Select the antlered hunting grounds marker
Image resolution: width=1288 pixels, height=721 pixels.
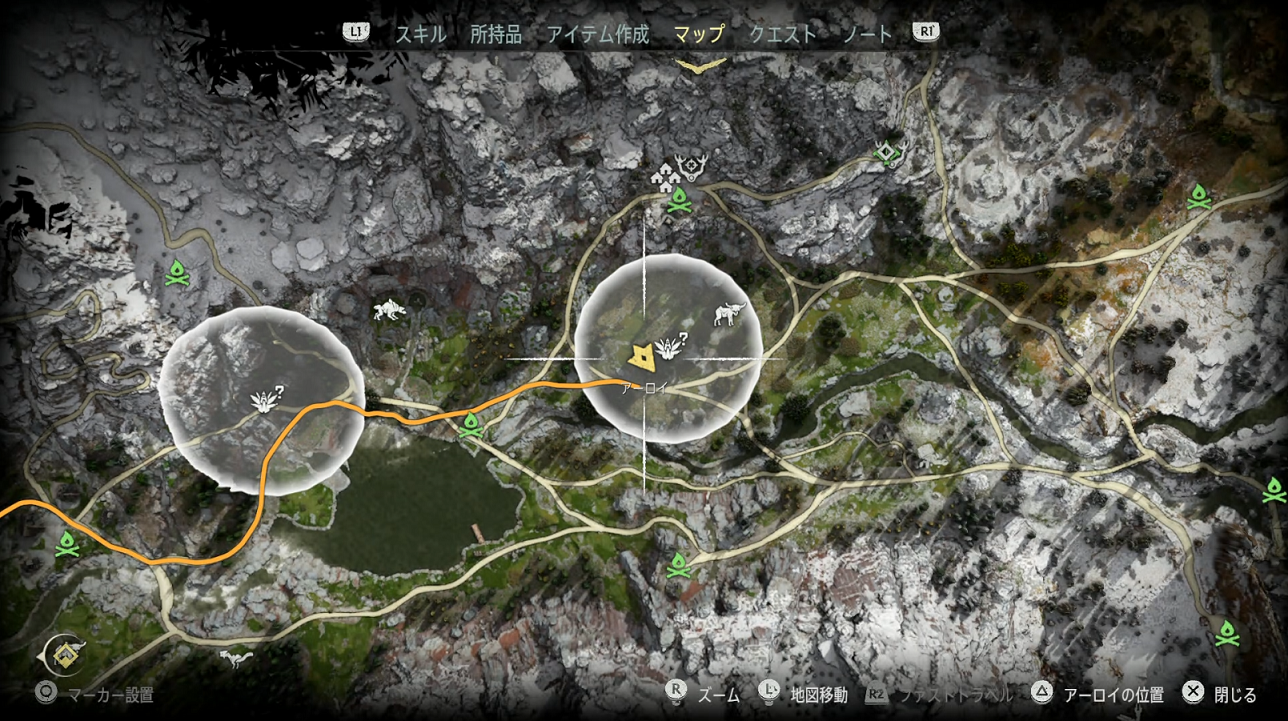[x=690, y=167]
